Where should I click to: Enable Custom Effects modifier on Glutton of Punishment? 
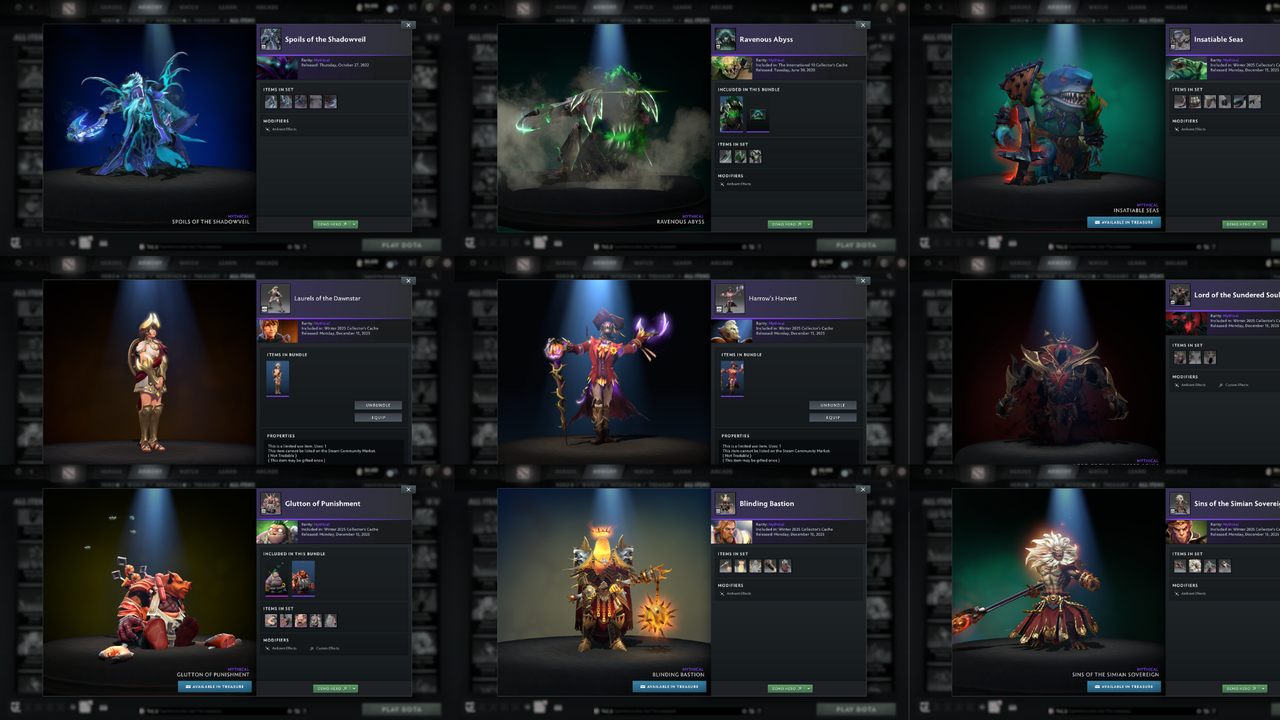click(327, 647)
